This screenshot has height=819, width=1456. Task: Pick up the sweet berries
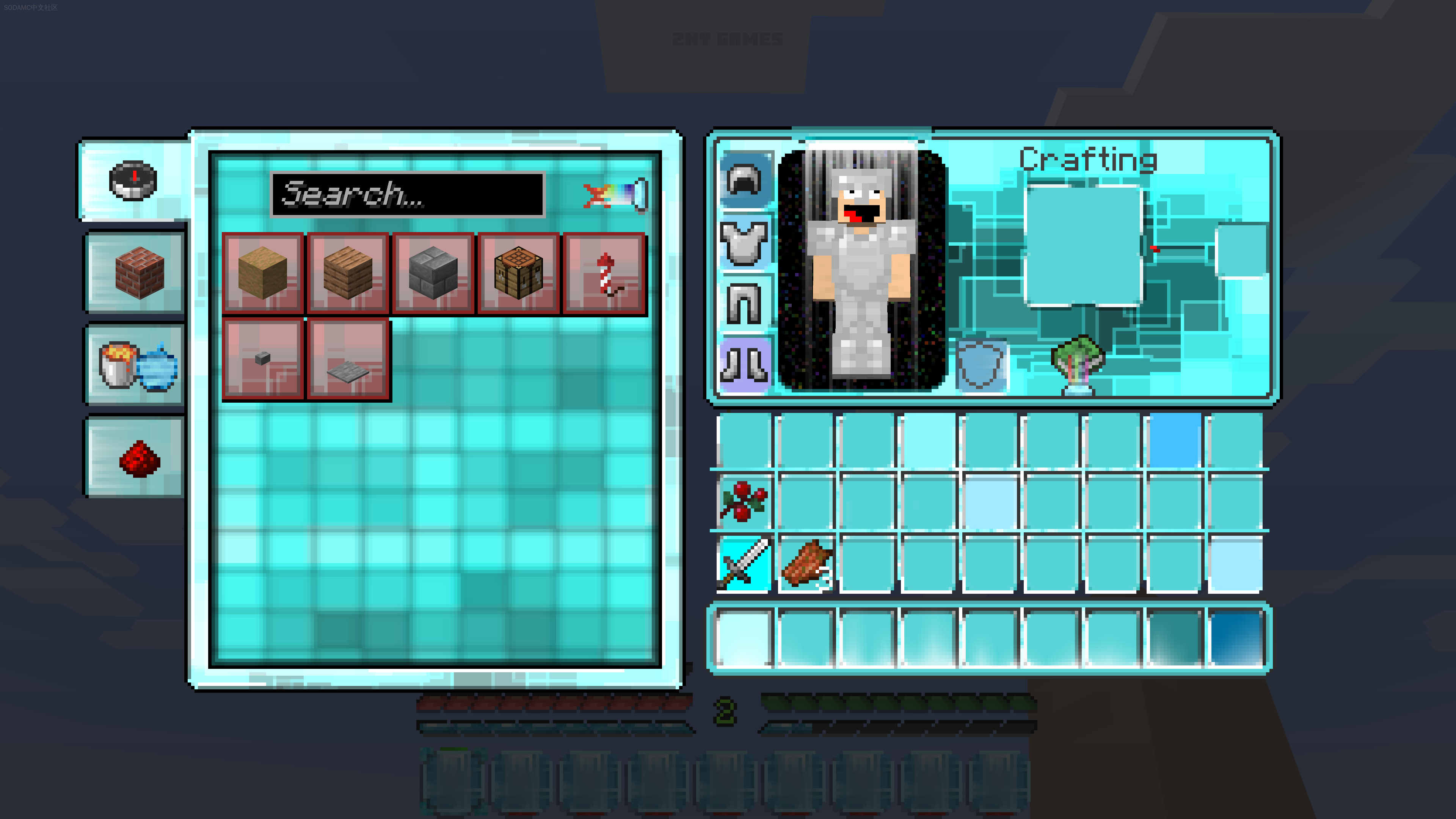744,501
